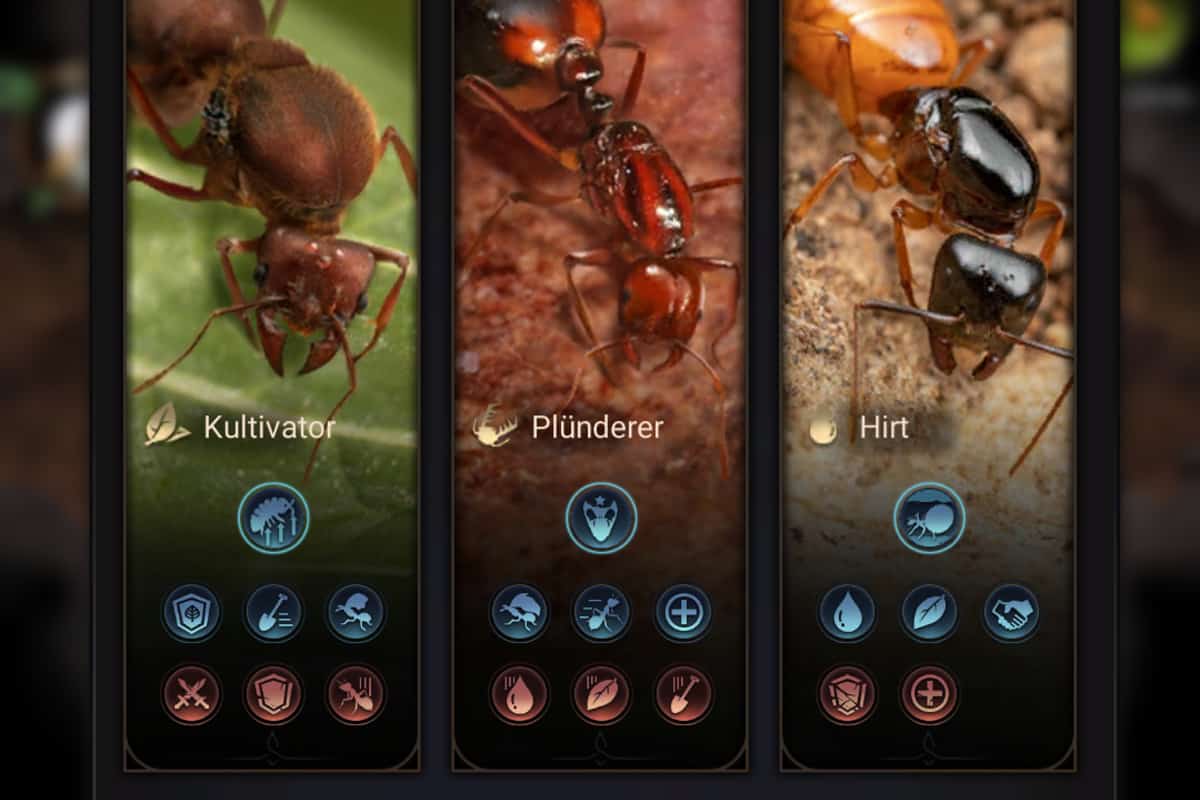Inspect Plünderer's blue speeding ant bonus
The width and height of the screenshot is (1200, 800).
pyautogui.click(x=601, y=613)
